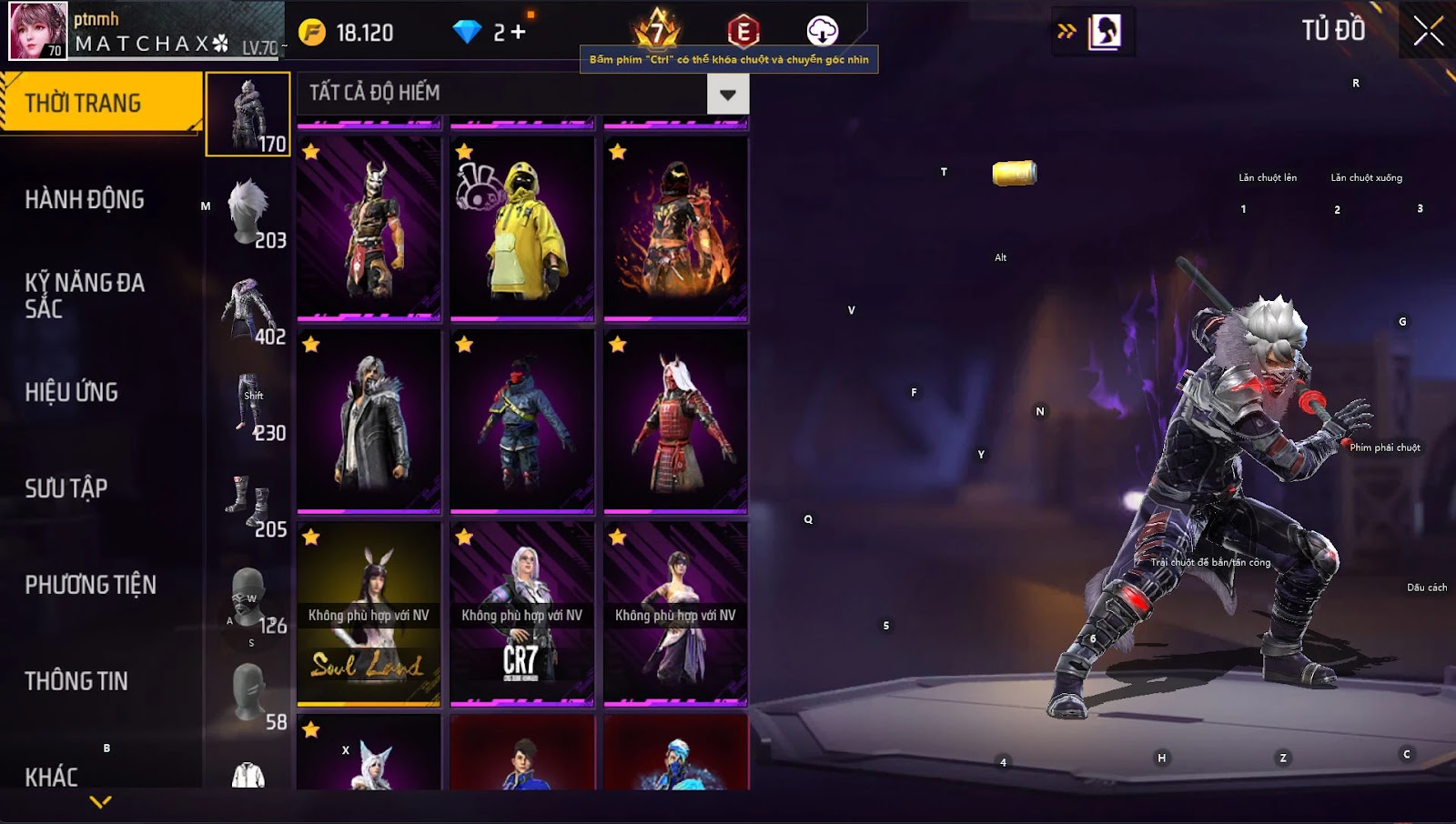Viewport: 1456px width, 824px height.
Task: Switch to the Phương Tiện tab
Action: tap(91, 585)
